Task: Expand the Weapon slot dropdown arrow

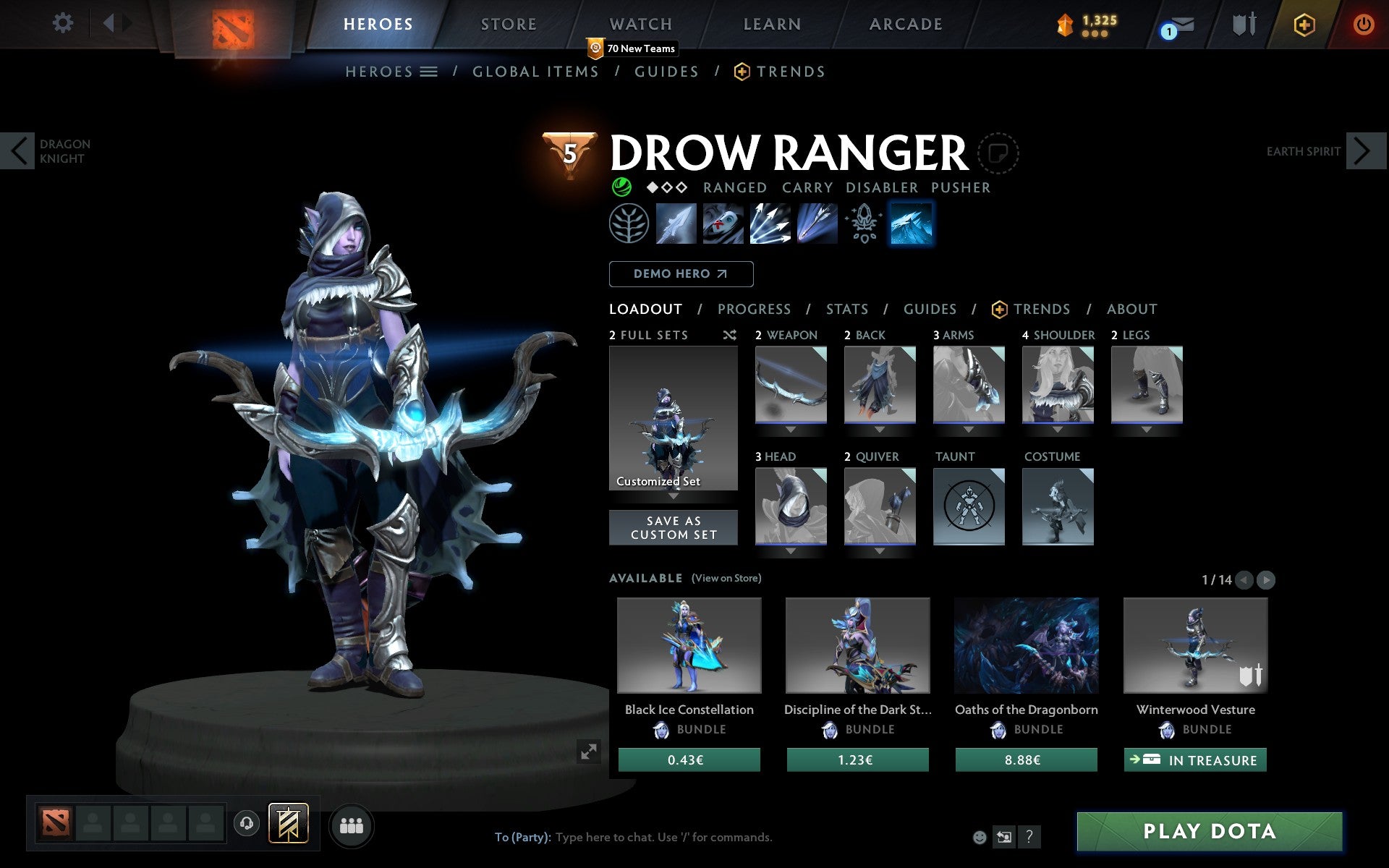Action: pyautogui.click(x=790, y=428)
